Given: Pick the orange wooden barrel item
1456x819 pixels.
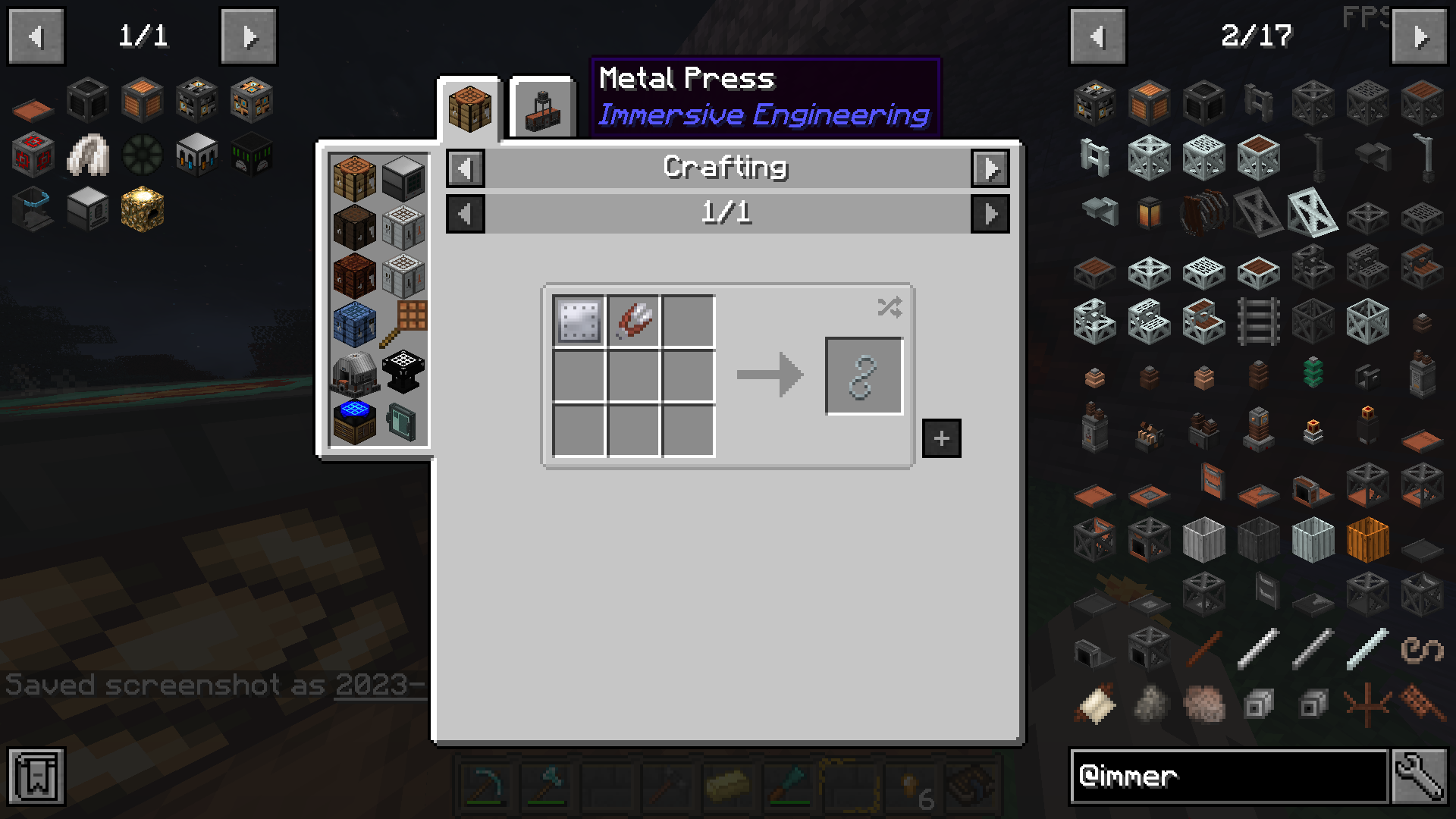Looking at the screenshot, I should click(x=1367, y=540).
